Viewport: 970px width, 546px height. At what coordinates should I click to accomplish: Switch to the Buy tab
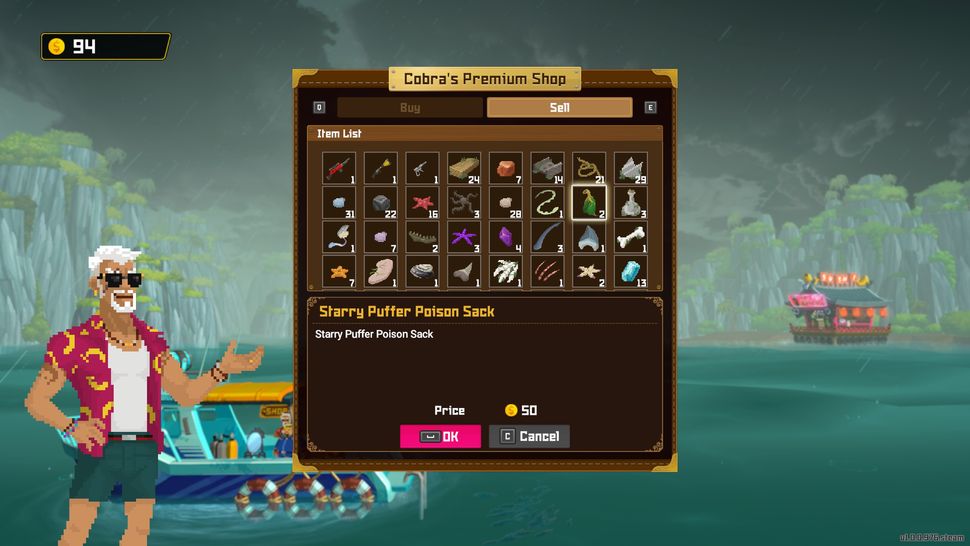(410, 108)
